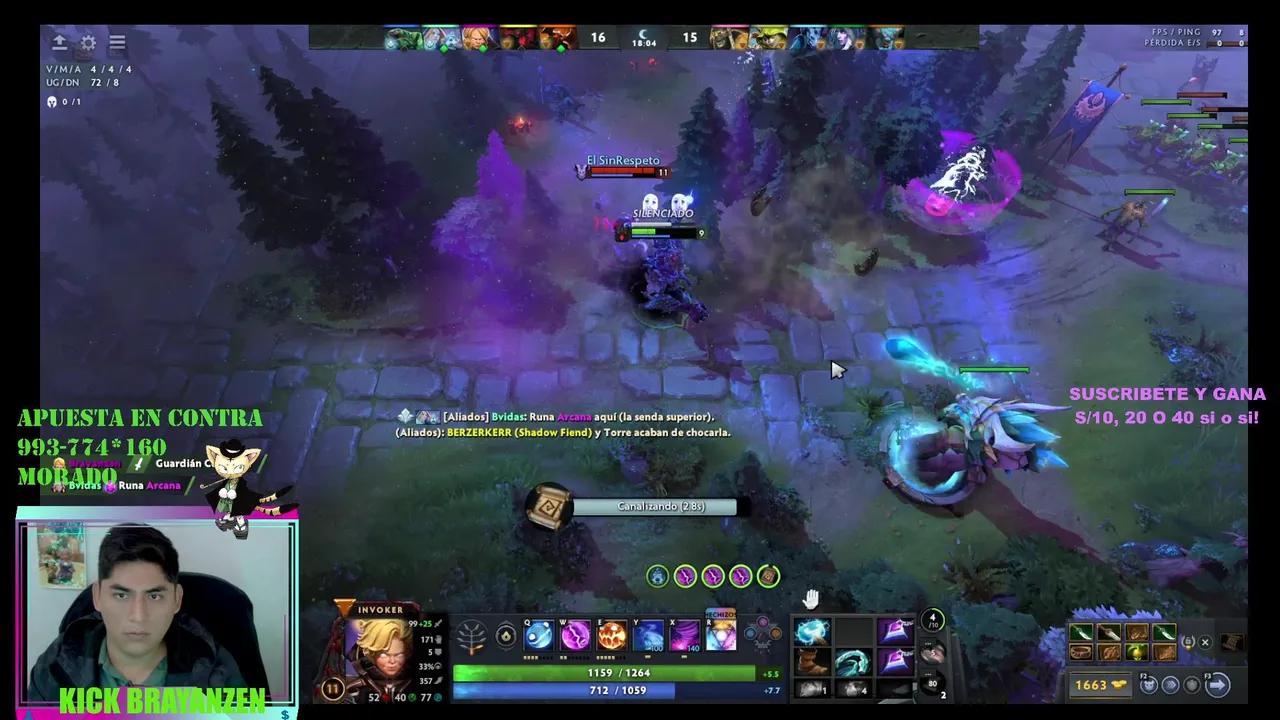Select the Exort ability

[610, 635]
